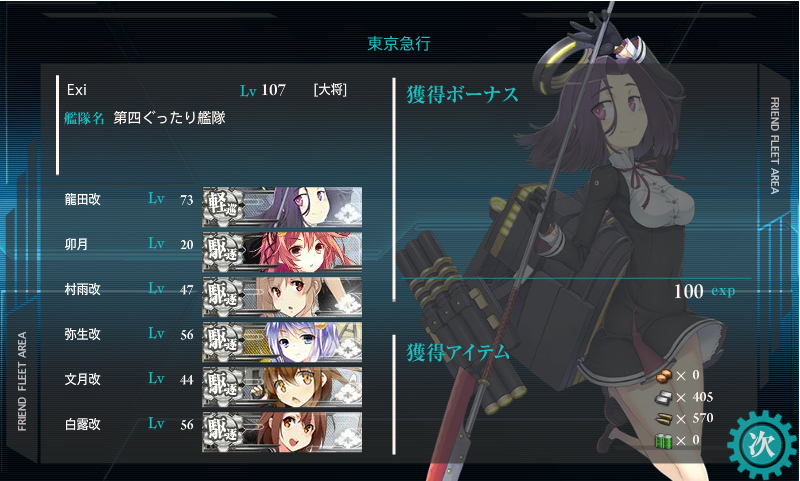
Task: Select the 弥生改 ship banner
Action: point(282,341)
